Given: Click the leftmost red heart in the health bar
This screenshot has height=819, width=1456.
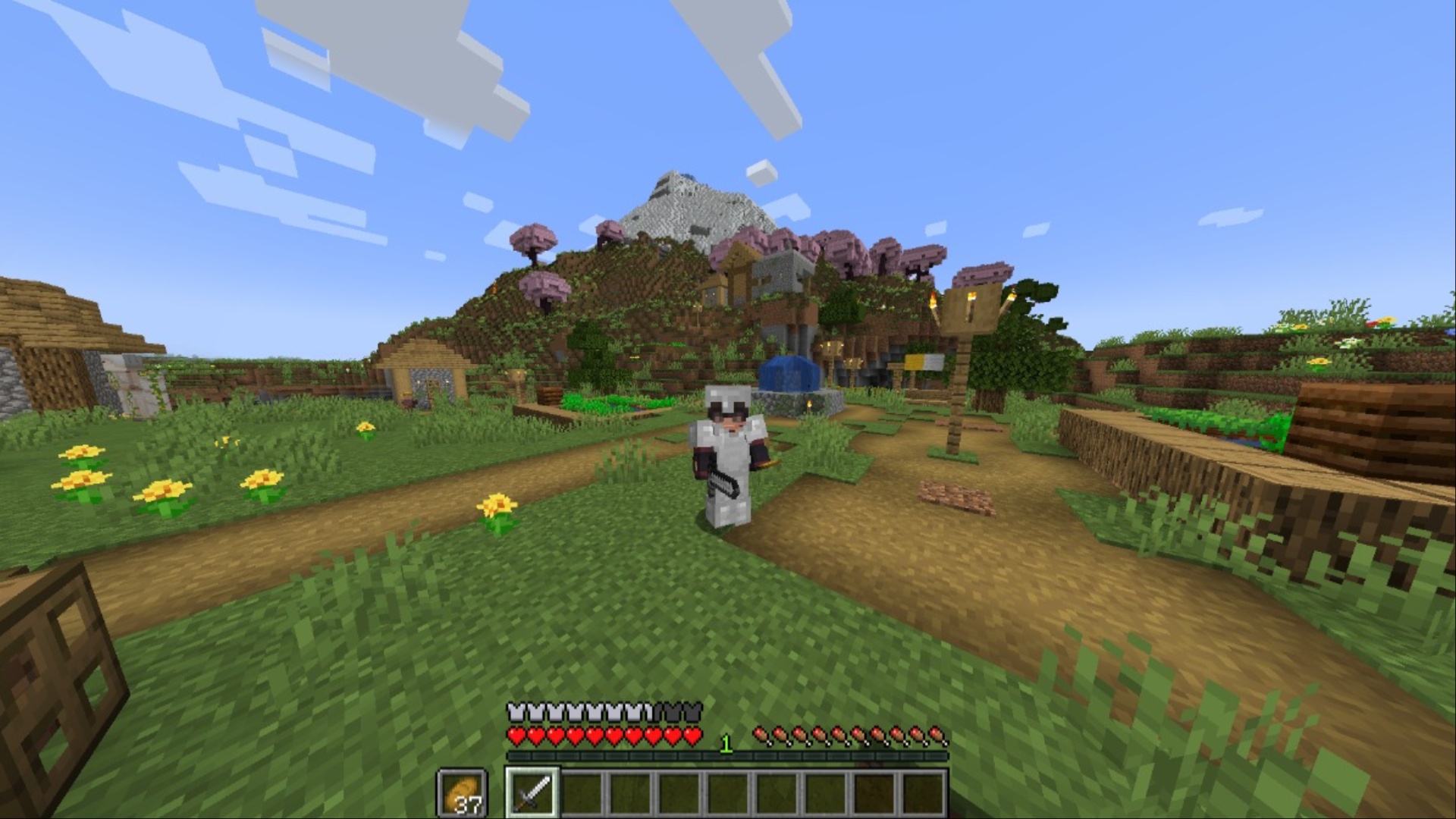Looking at the screenshot, I should (516, 736).
